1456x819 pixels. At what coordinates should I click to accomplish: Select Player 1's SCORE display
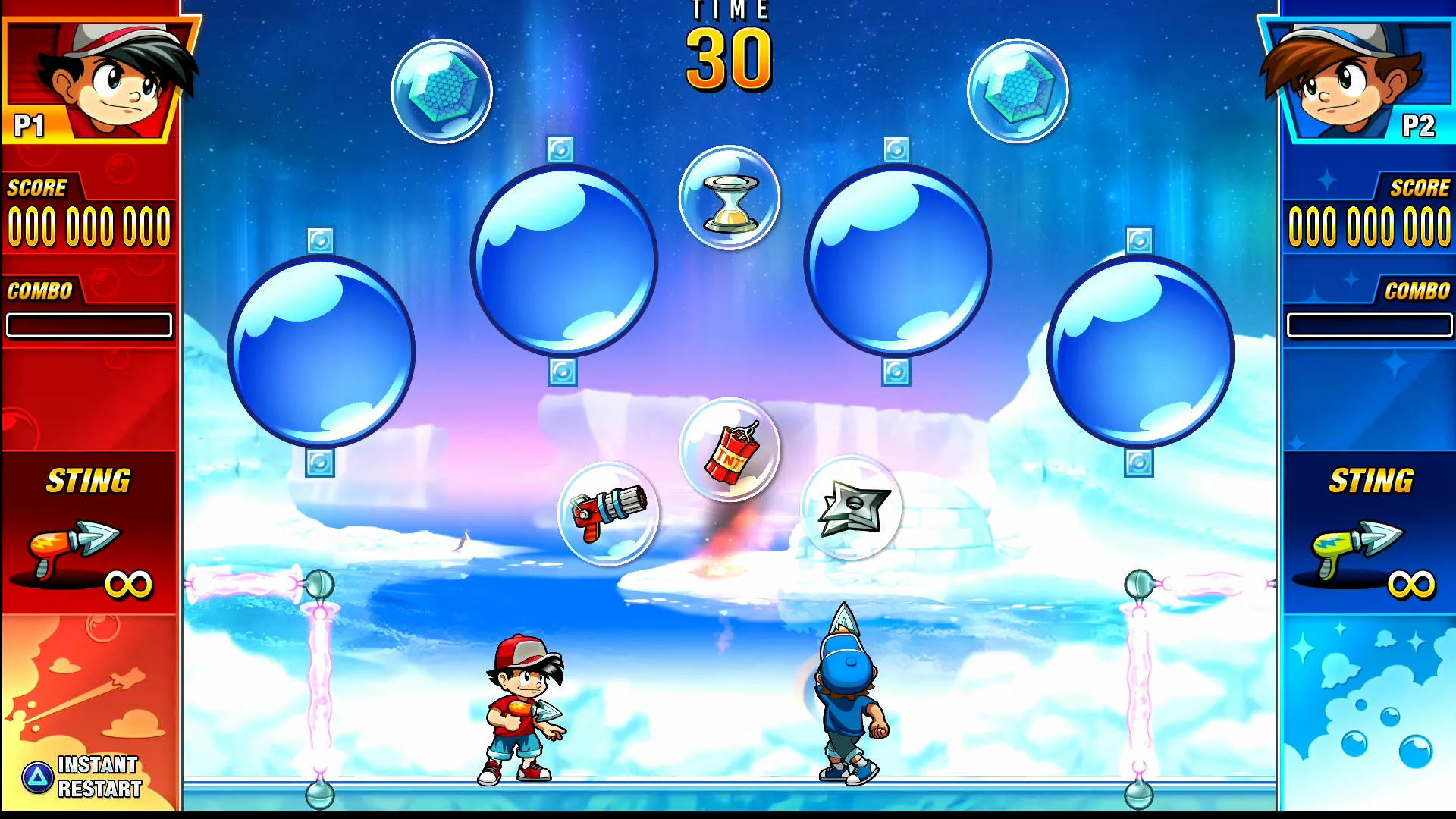[x=89, y=224]
